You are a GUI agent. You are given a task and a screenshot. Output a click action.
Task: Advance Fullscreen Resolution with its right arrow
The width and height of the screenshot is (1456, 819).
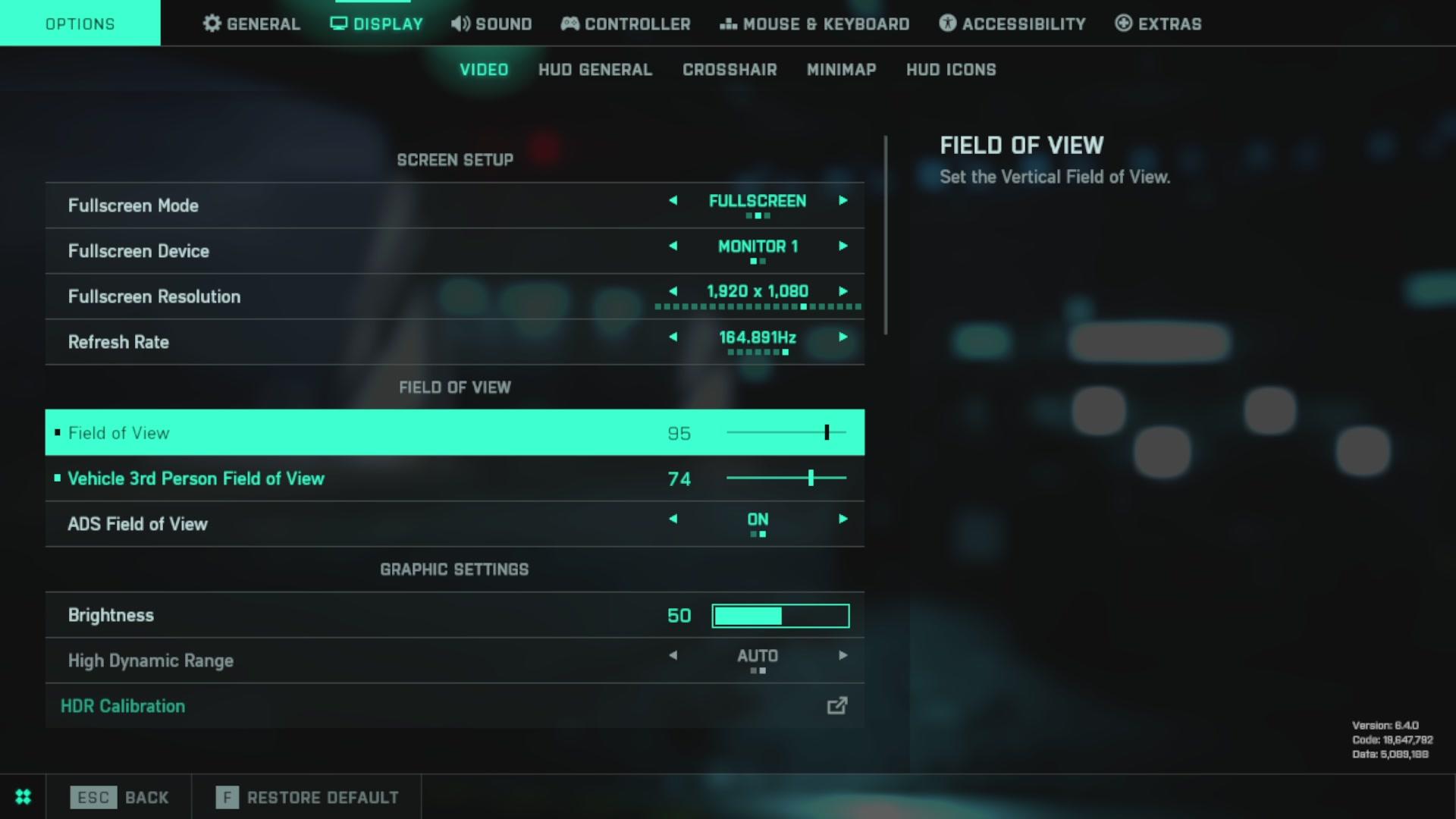[x=843, y=292]
